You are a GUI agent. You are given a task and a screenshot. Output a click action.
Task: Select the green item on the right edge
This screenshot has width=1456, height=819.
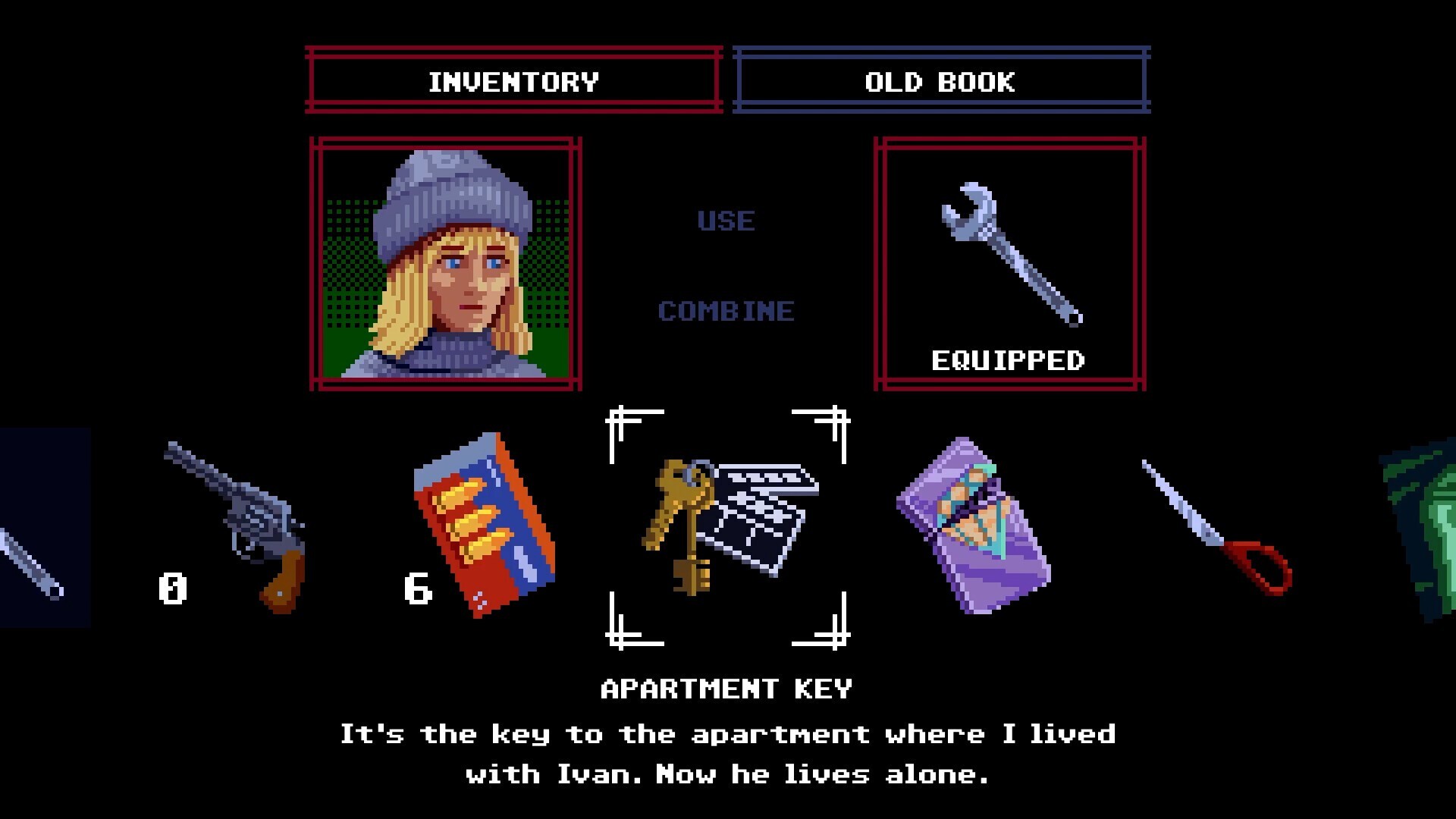(x=1437, y=531)
